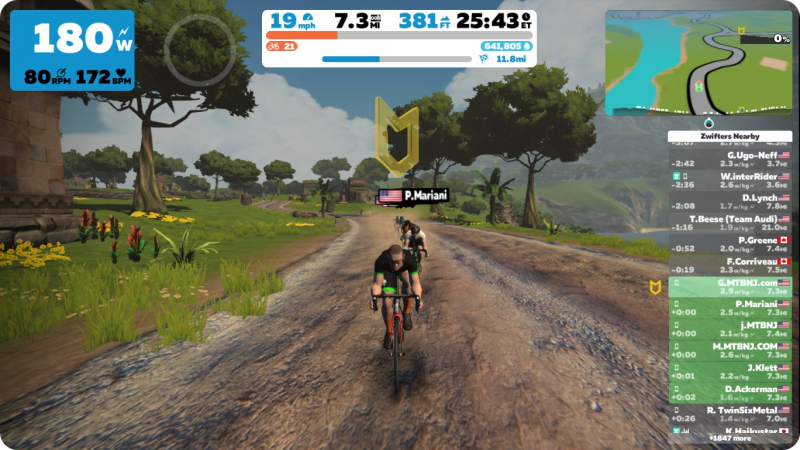The height and width of the screenshot is (450, 800).
Task: Select G.Ugo-Neff in the nearby riders list
Action: tap(730, 160)
